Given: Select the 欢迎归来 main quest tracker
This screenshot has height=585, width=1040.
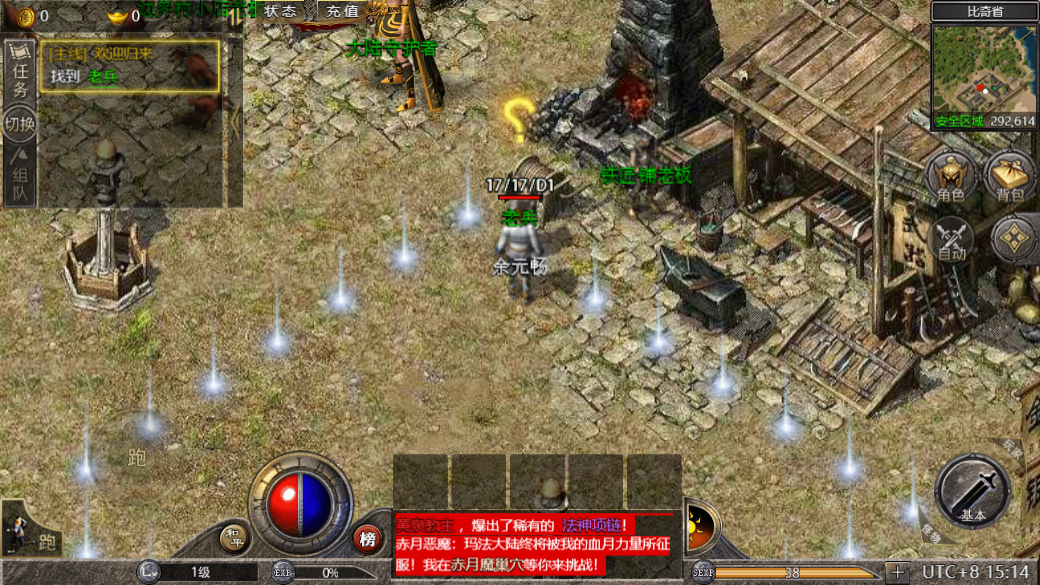Looking at the screenshot, I should [x=129, y=65].
